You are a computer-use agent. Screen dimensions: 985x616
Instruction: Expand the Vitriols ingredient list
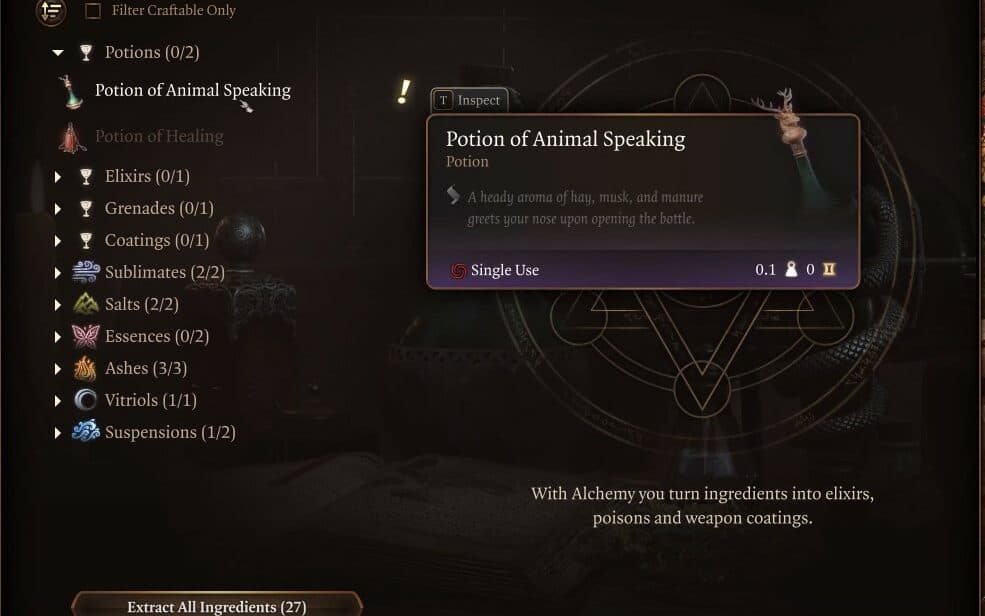tap(58, 401)
